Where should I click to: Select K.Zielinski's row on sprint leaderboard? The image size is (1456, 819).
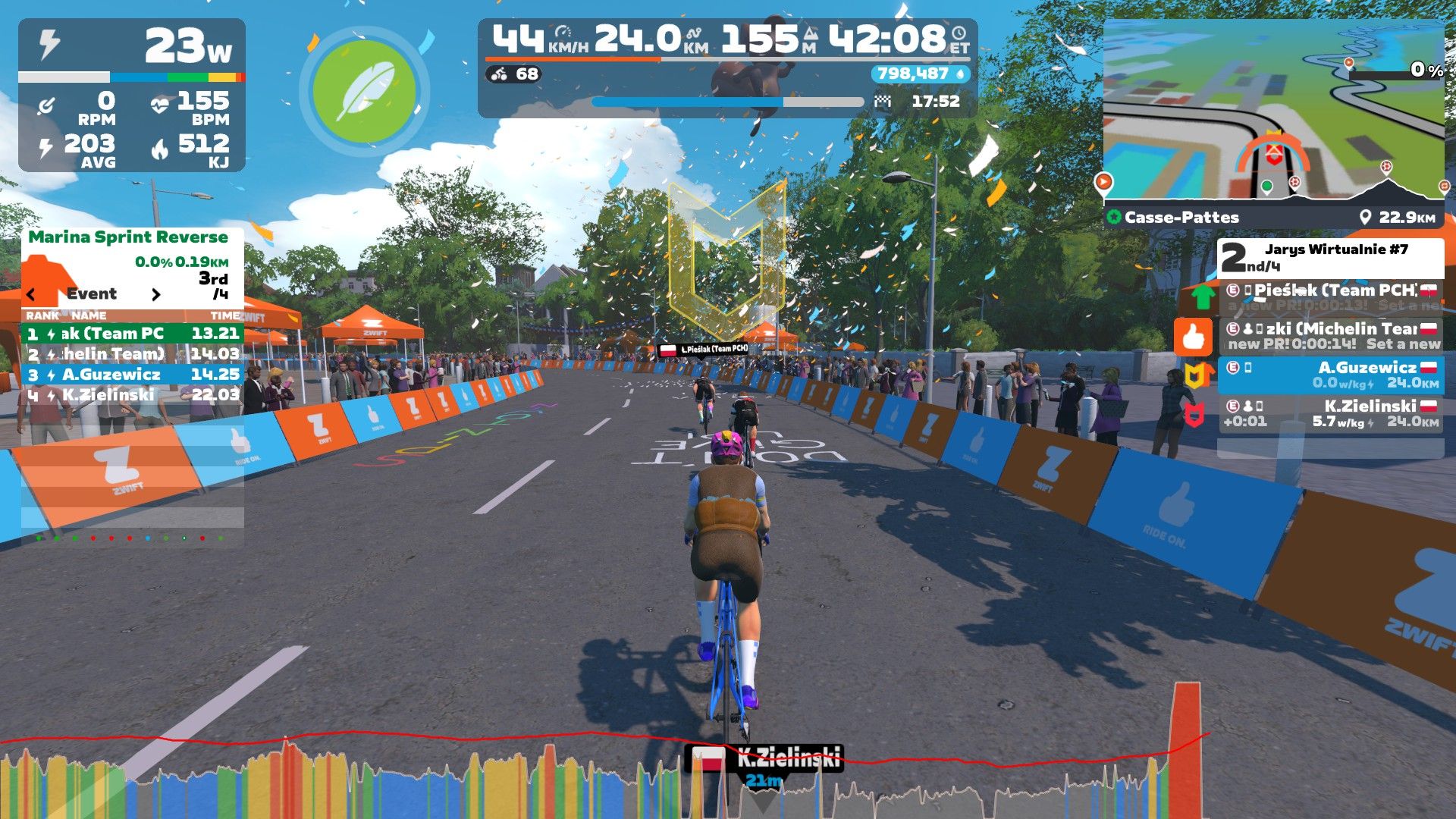click(x=133, y=394)
